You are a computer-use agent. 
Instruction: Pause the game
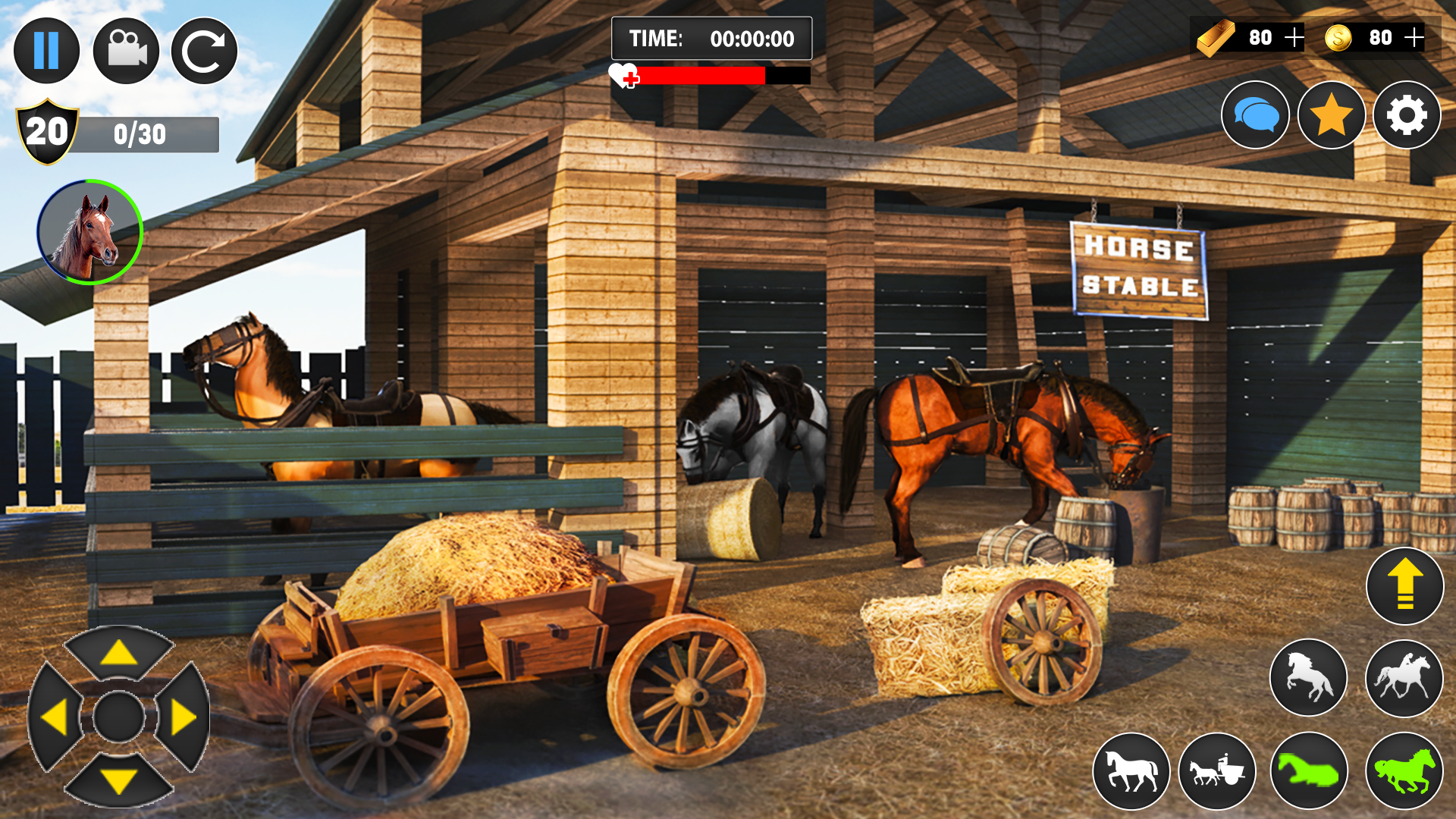[x=47, y=51]
